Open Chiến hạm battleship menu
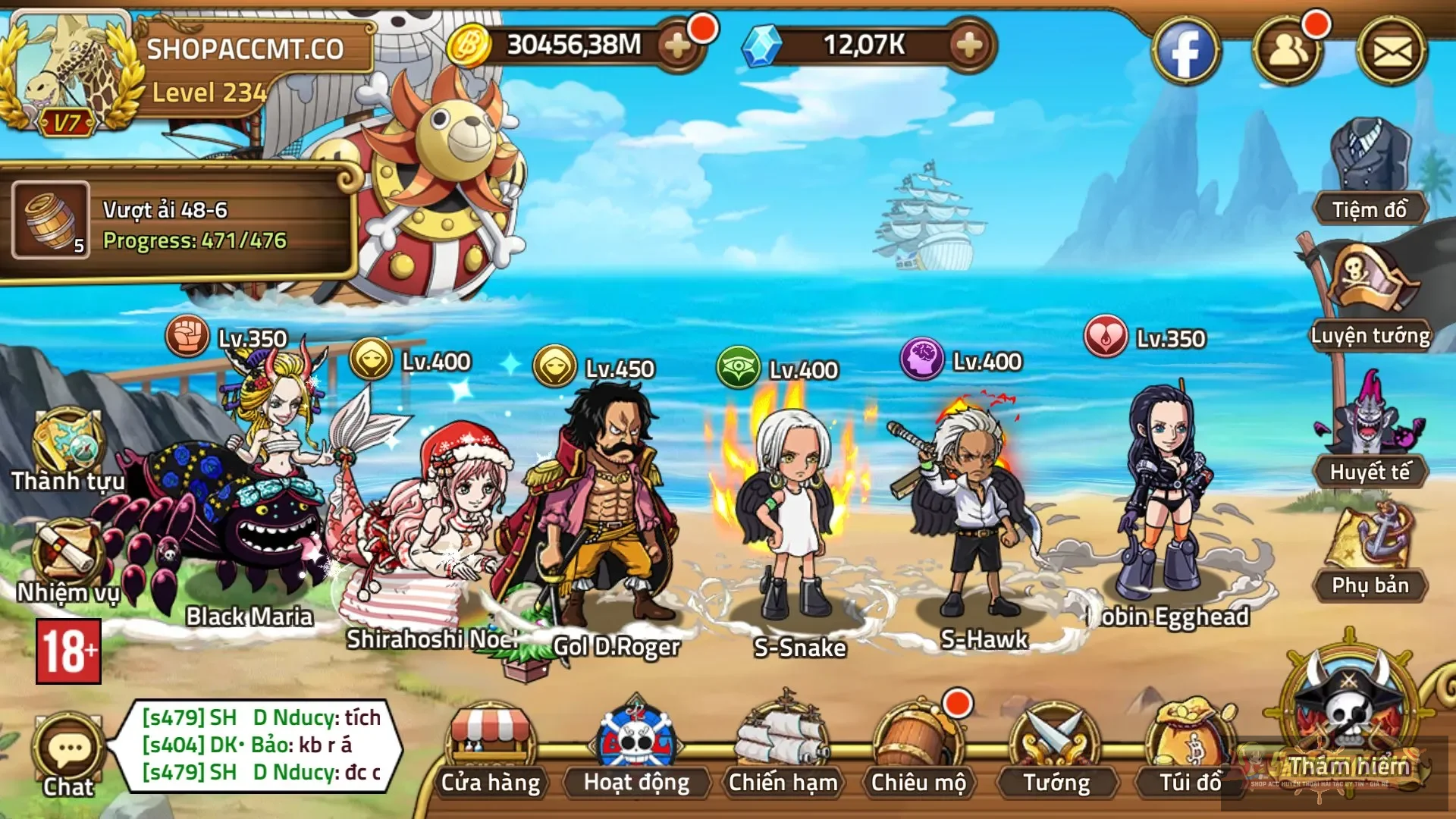This screenshot has width=1456, height=819. click(x=783, y=747)
